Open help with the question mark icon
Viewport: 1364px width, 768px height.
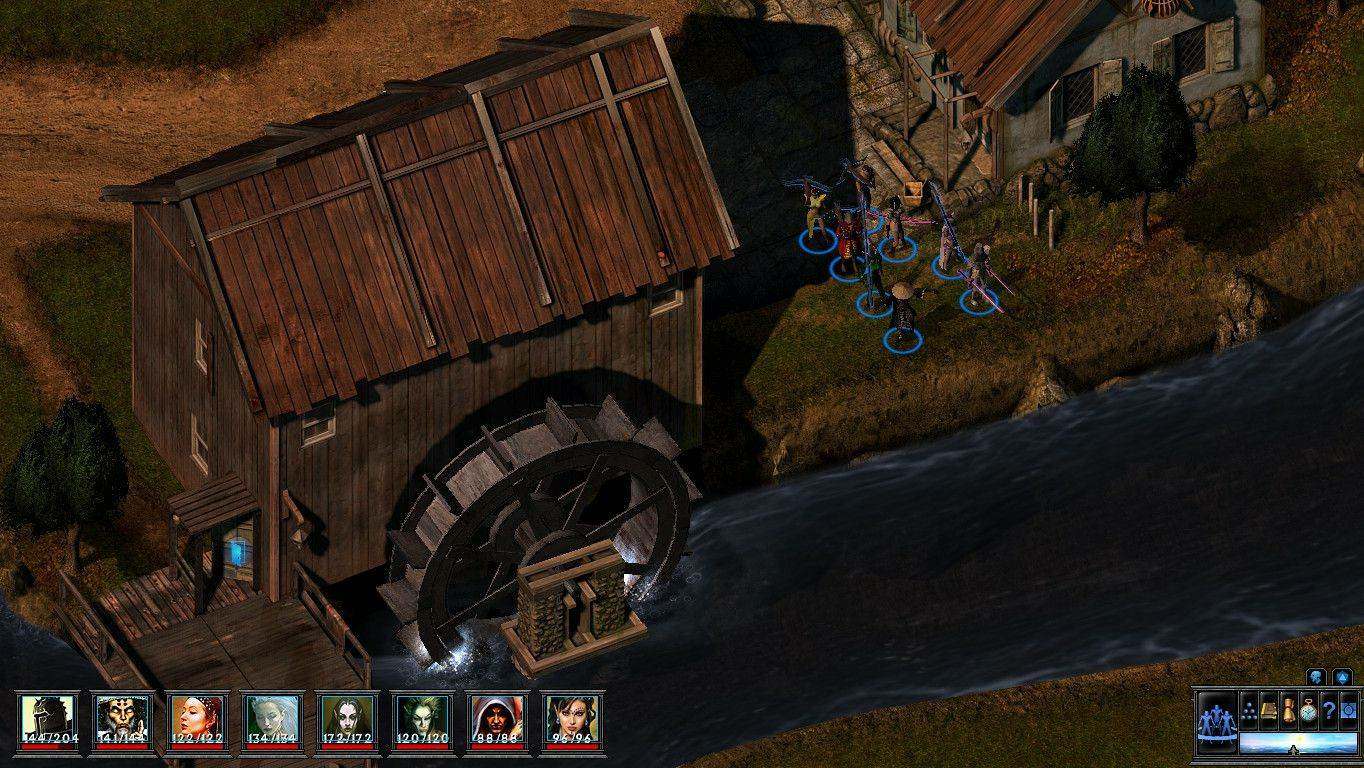coord(1329,709)
